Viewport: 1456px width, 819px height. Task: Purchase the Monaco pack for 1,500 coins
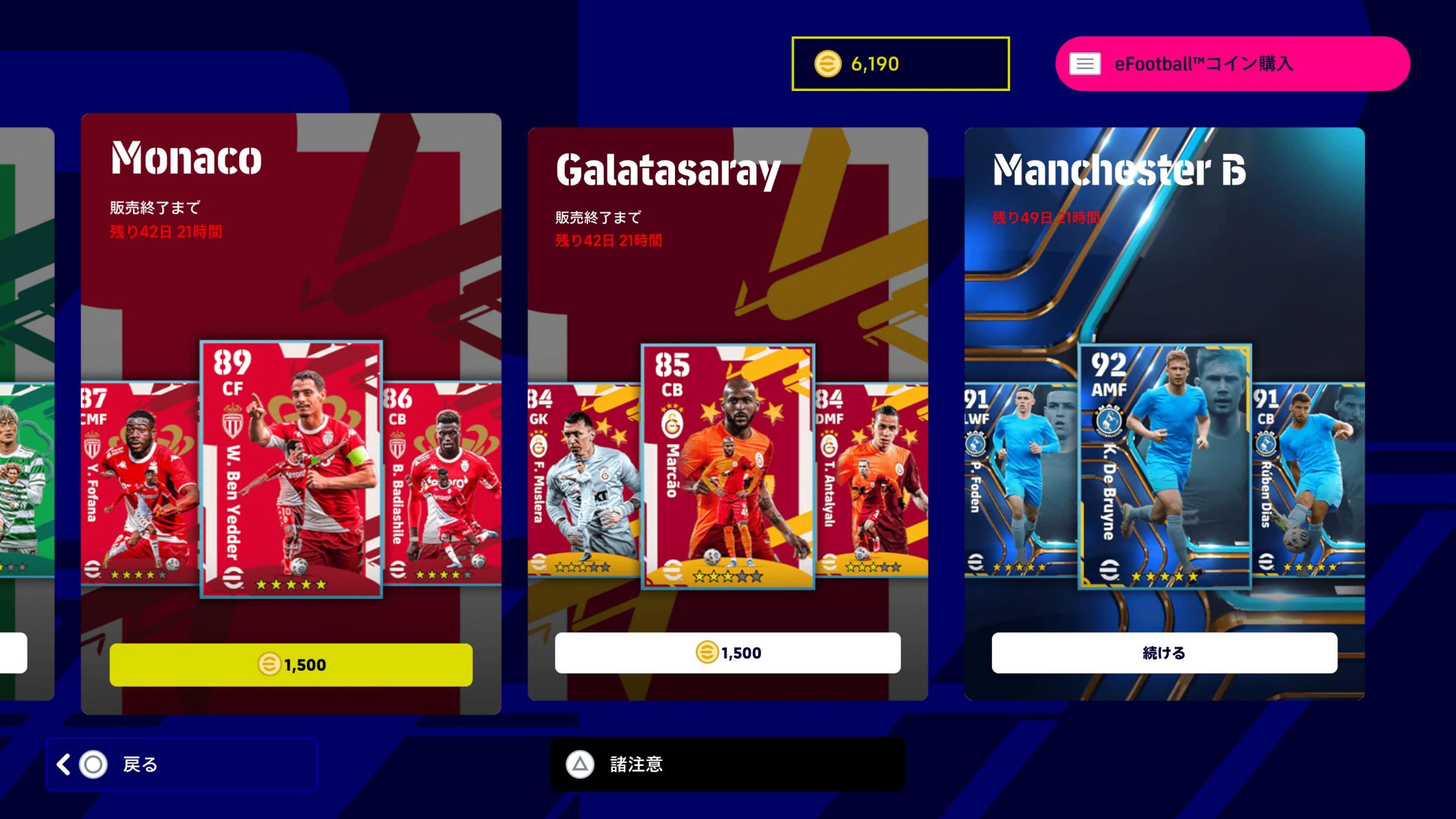[x=293, y=665]
